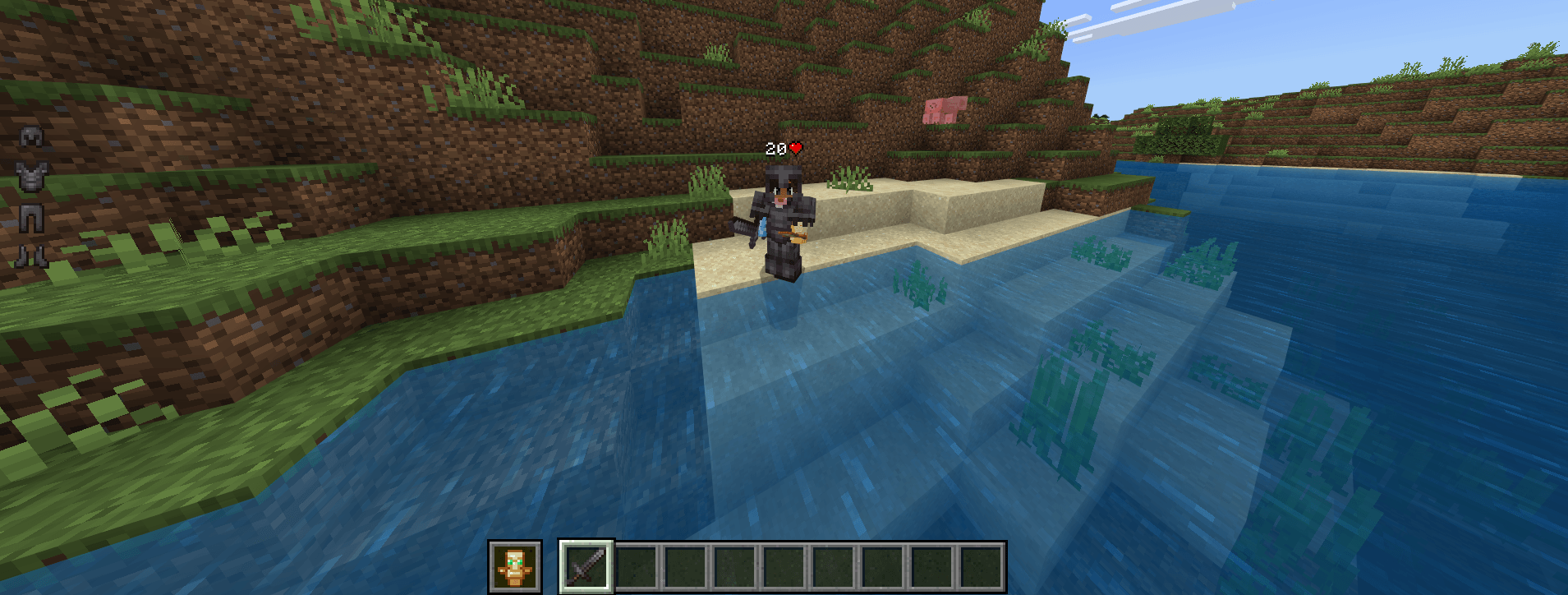Screen dimensions: 1568x595
Task: Click the heart icon above the player
Action: click(x=794, y=149)
